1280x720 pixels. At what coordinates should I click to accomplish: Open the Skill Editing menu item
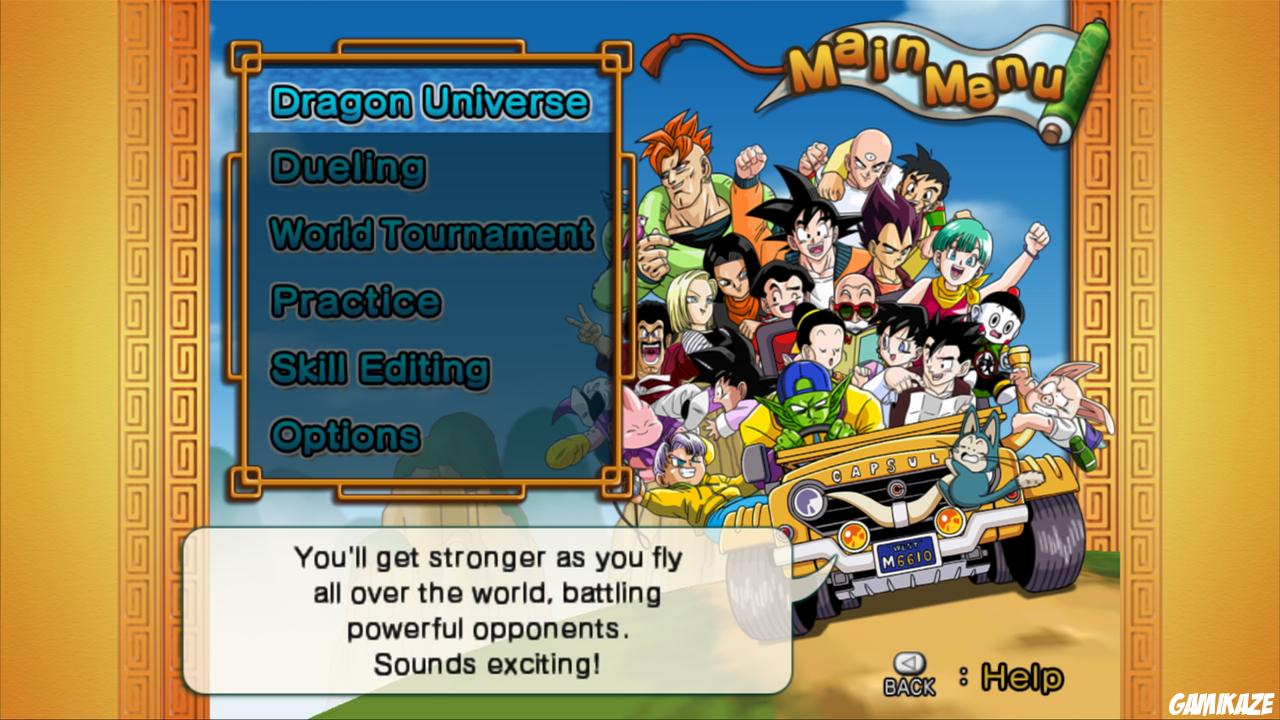380,369
